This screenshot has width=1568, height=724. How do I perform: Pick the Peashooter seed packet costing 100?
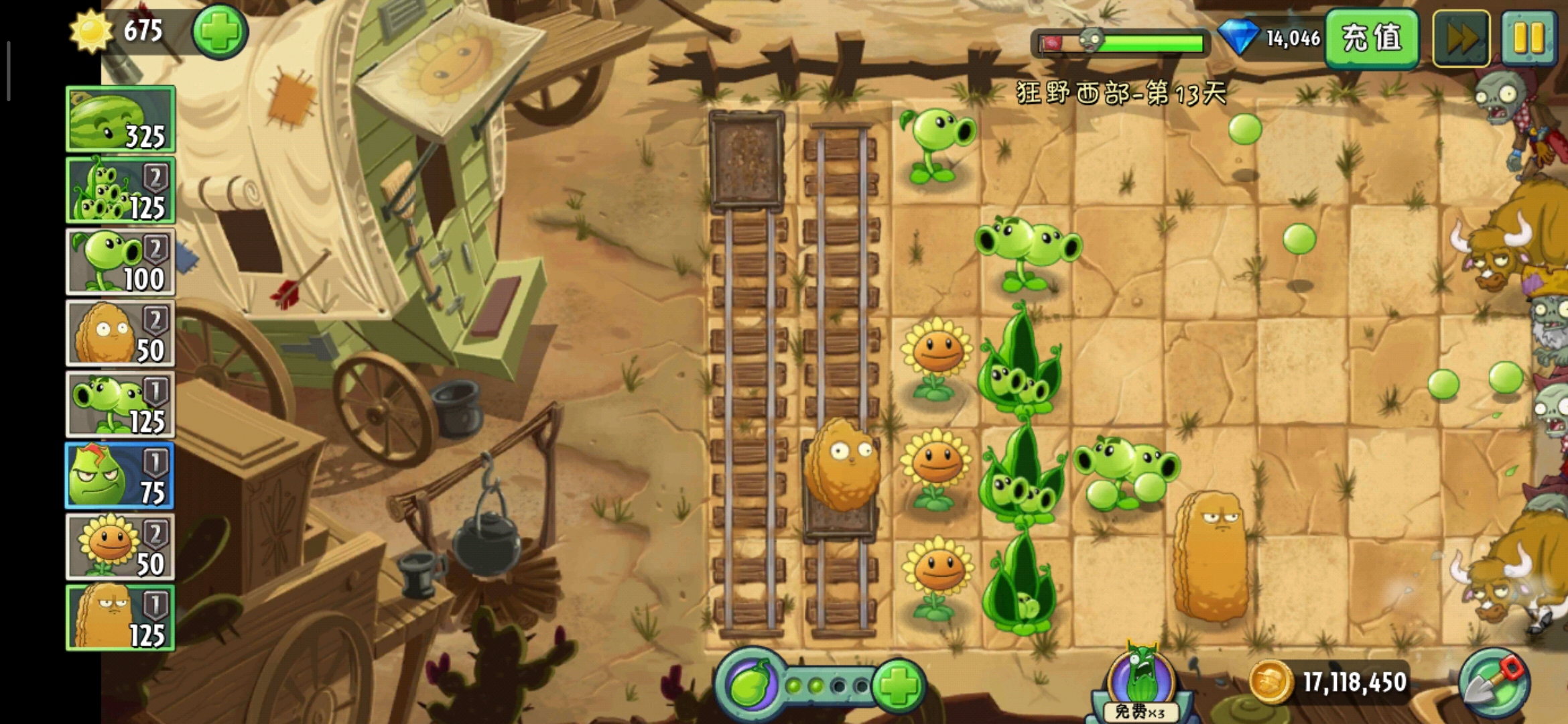[121, 262]
